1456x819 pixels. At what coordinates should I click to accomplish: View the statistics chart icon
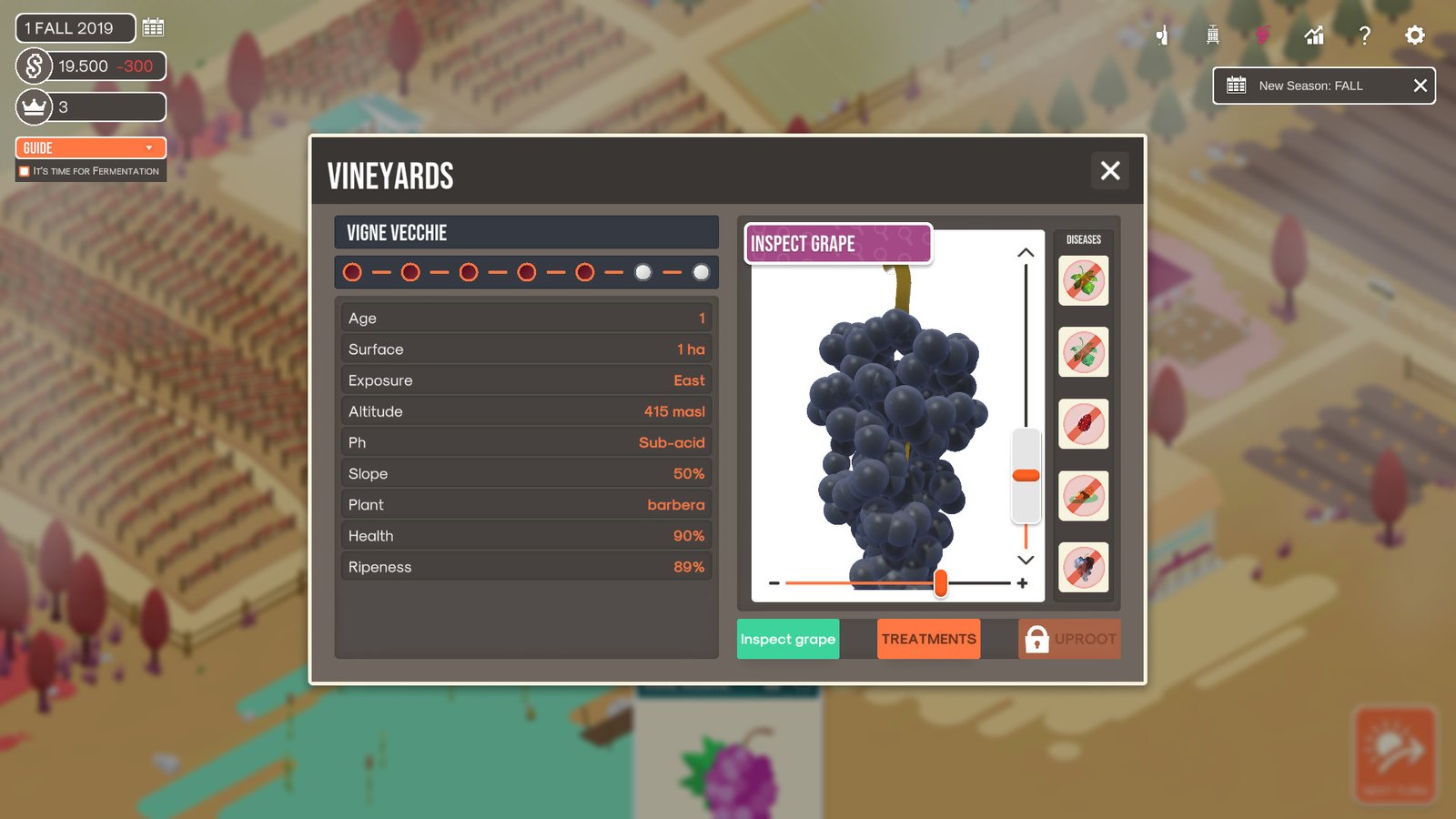tap(1313, 35)
